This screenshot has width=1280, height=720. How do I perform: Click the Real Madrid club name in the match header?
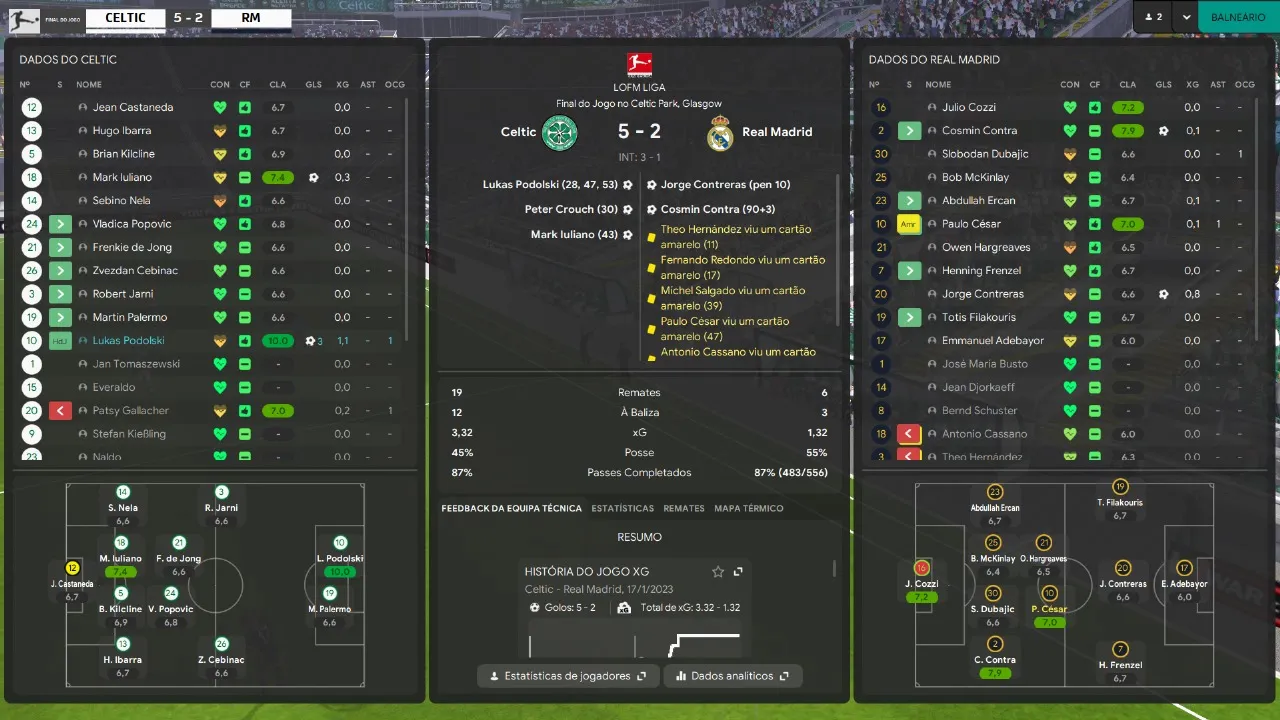(x=777, y=132)
